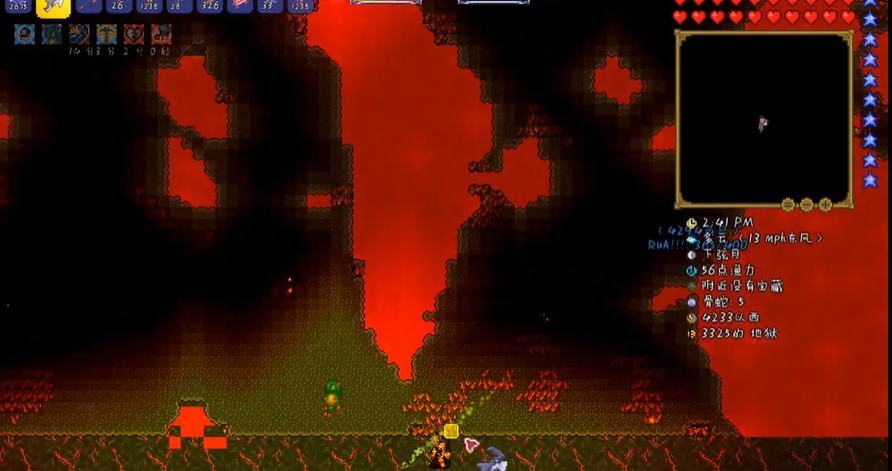Click the fishing power icon beside 56点渔力

(691, 270)
